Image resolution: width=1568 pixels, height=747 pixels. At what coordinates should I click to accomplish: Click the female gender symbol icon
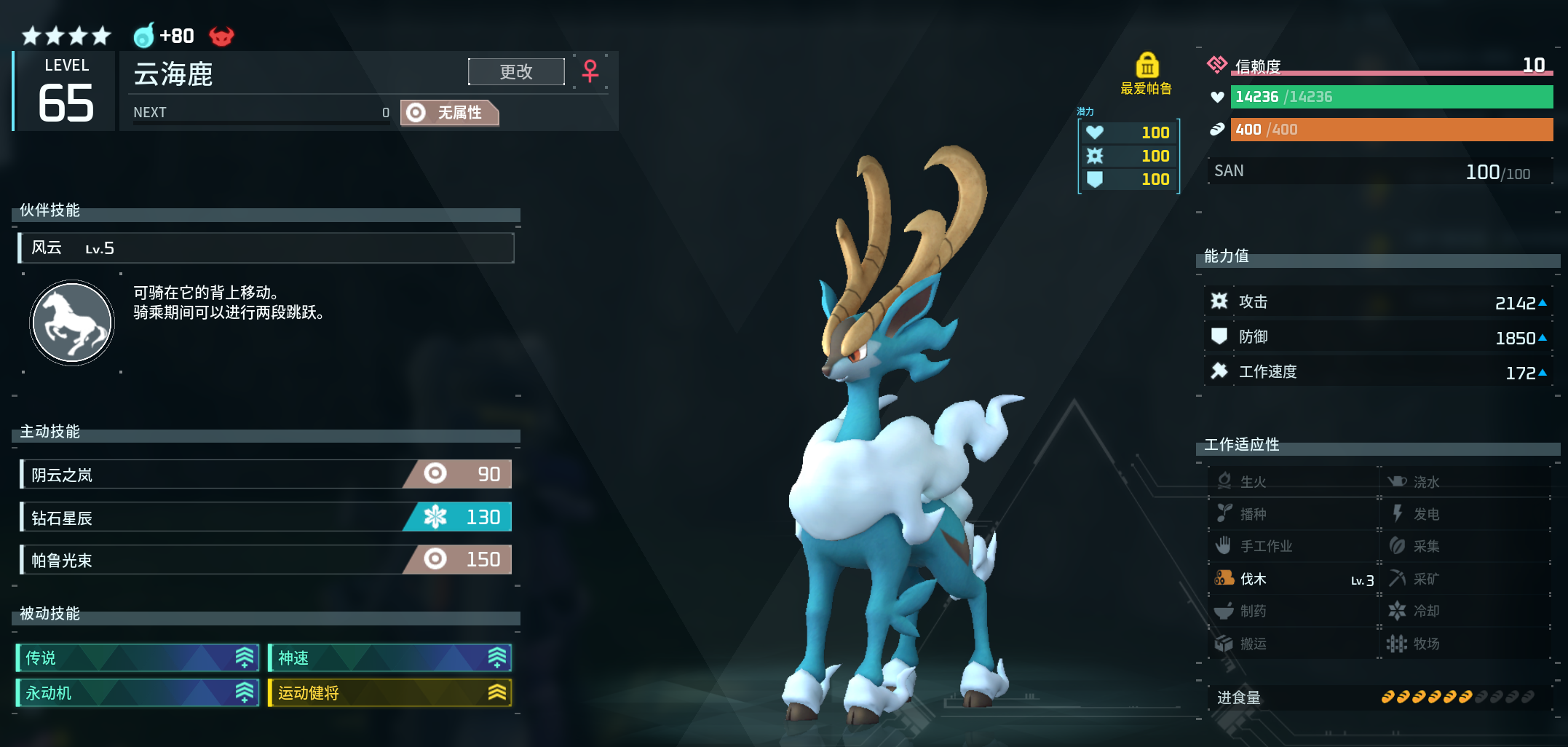click(590, 71)
